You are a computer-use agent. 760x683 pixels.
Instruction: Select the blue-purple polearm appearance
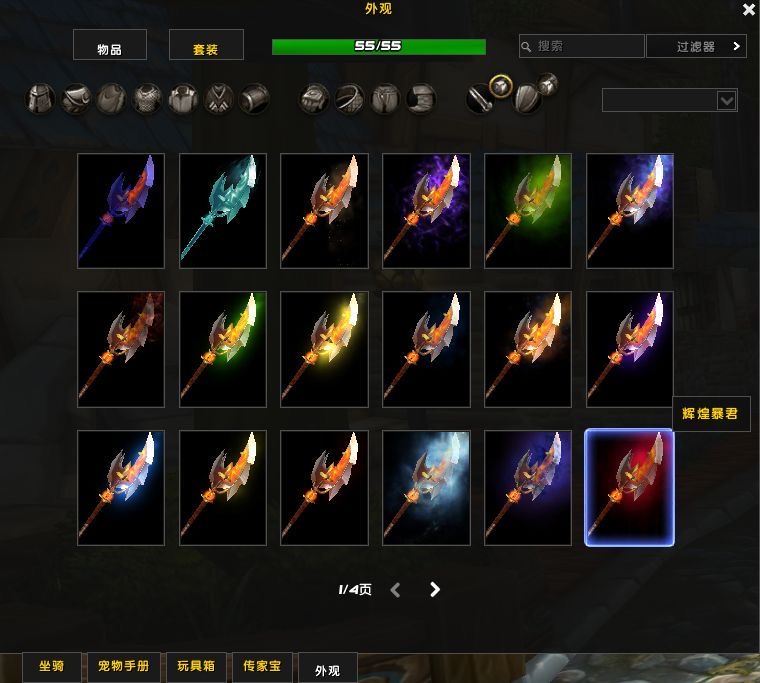[x=121, y=211]
